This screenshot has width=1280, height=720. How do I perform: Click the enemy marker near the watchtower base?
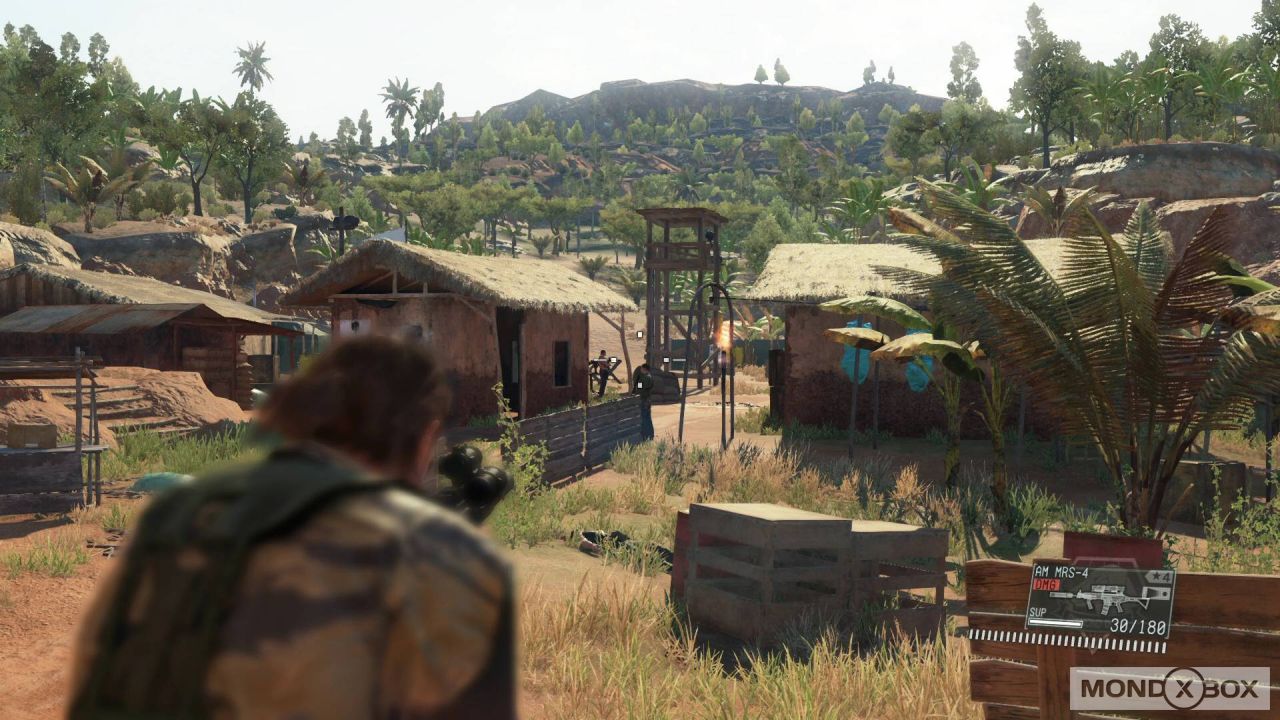pyautogui.click(x=667, y=360)
